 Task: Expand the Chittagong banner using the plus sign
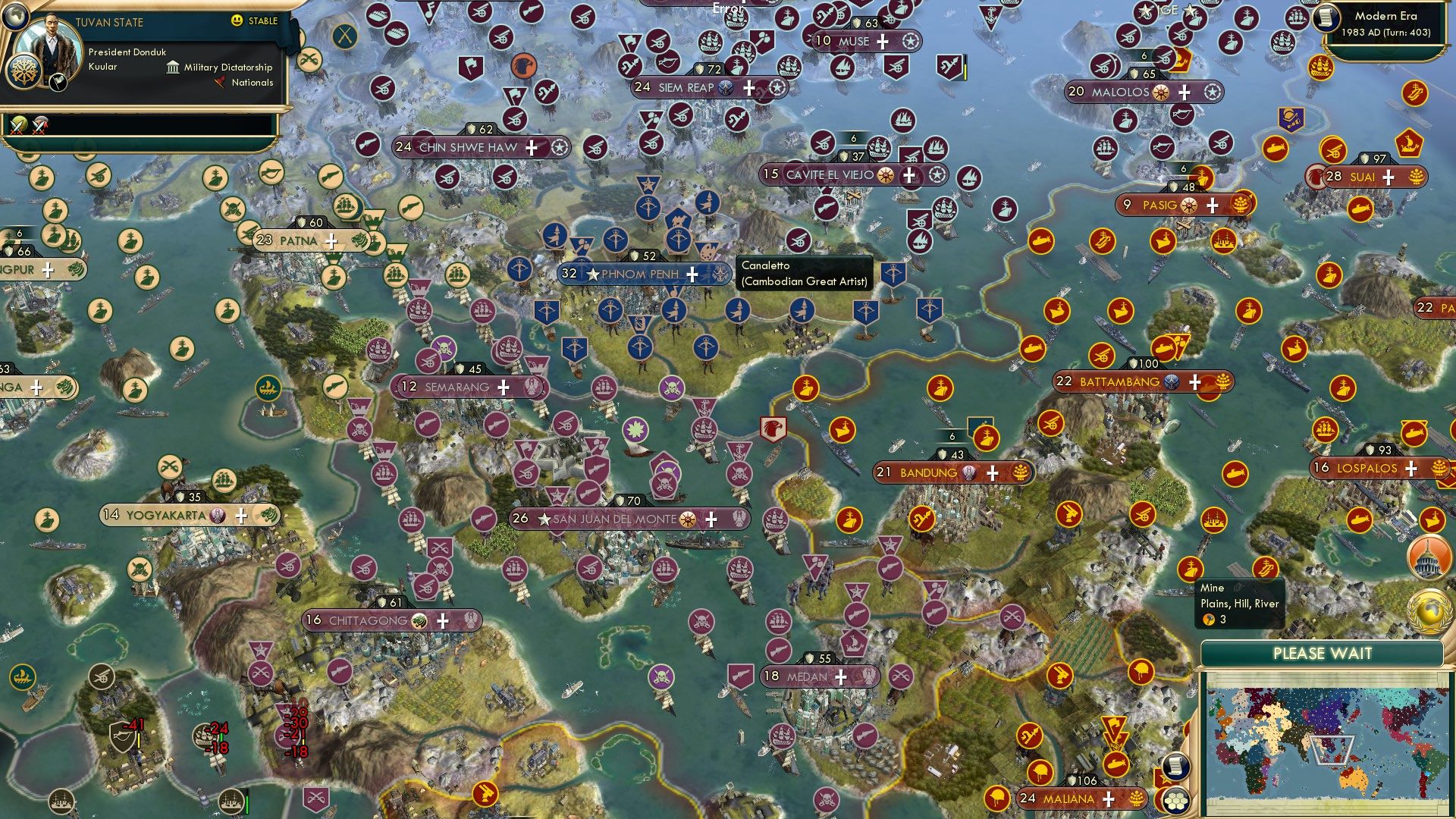[444, 620]
